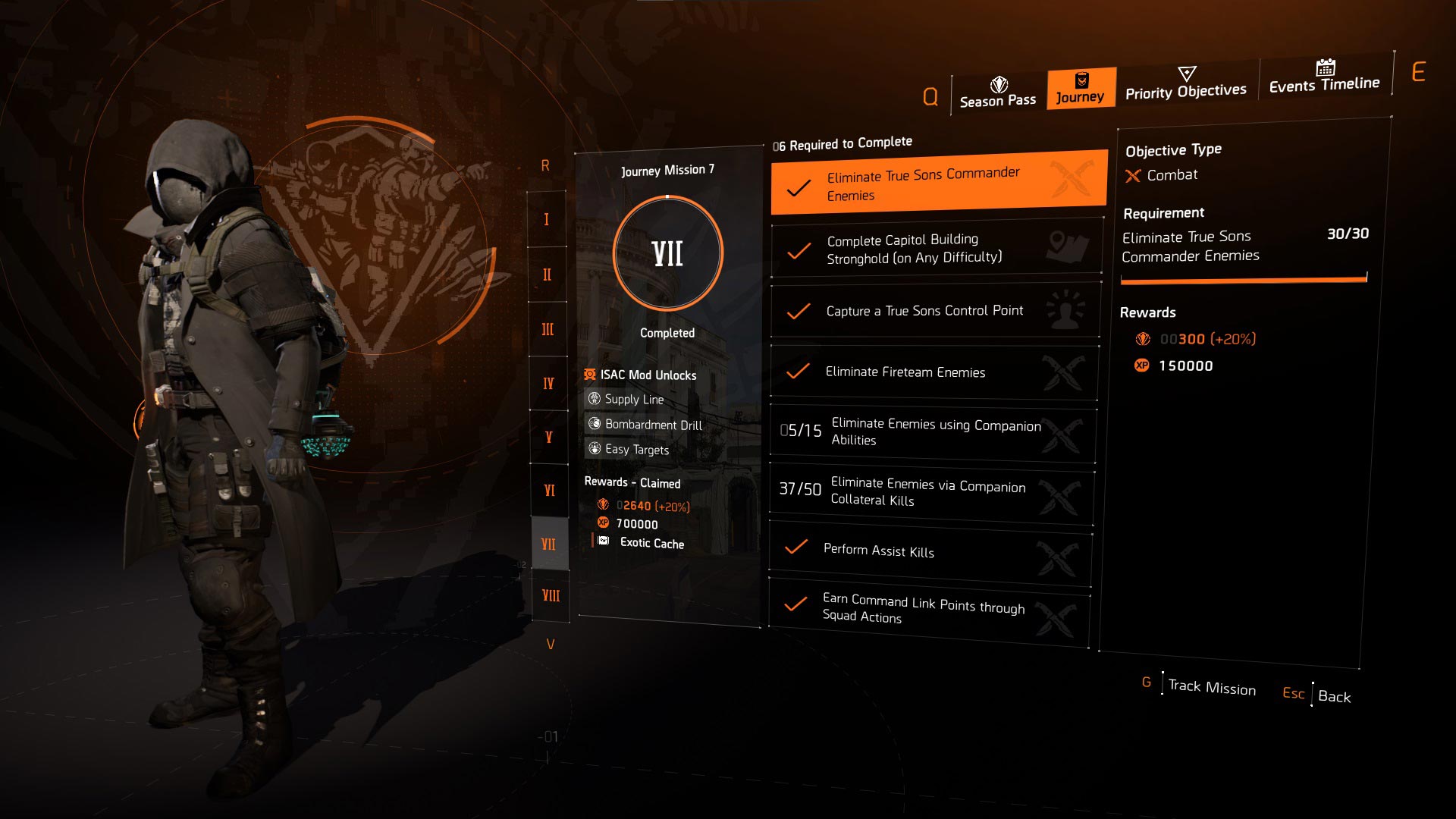This screenshot has height=819, width=1456.
Task: Toggle the checkmark on Capture a True Sons Control Point
Action: pos(797,309)
